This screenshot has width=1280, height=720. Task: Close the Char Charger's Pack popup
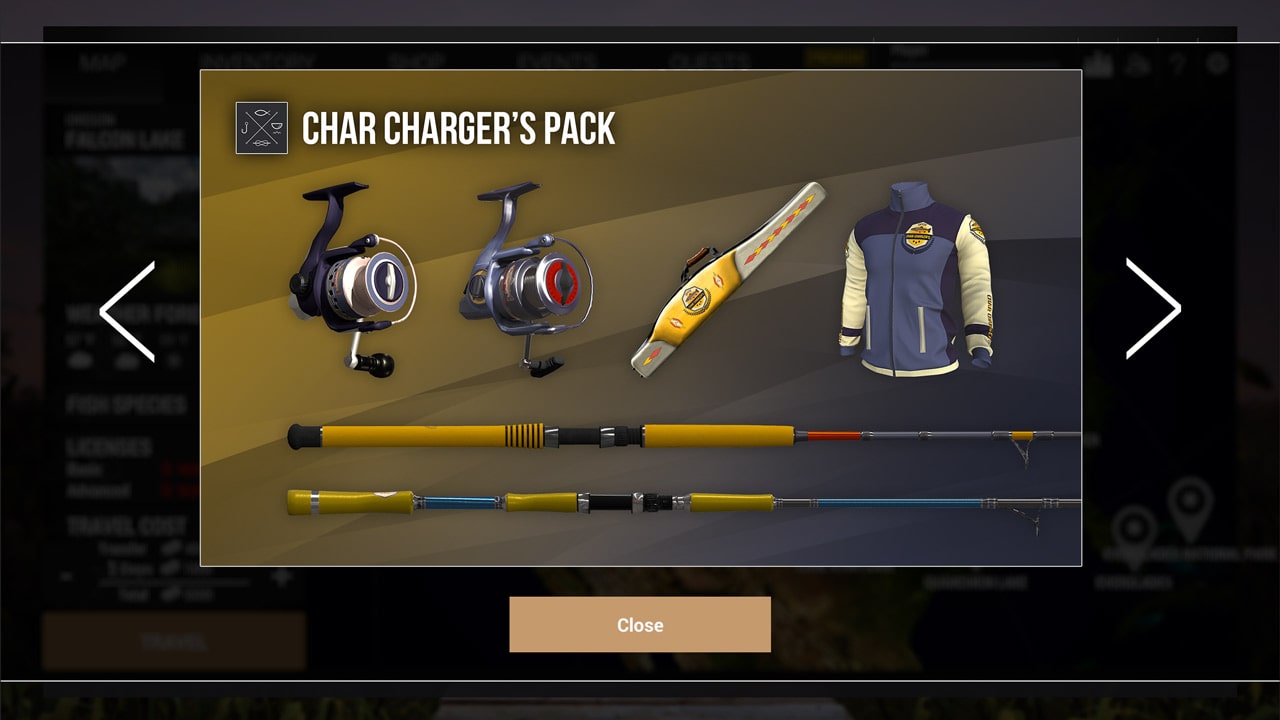click(640, 624)
